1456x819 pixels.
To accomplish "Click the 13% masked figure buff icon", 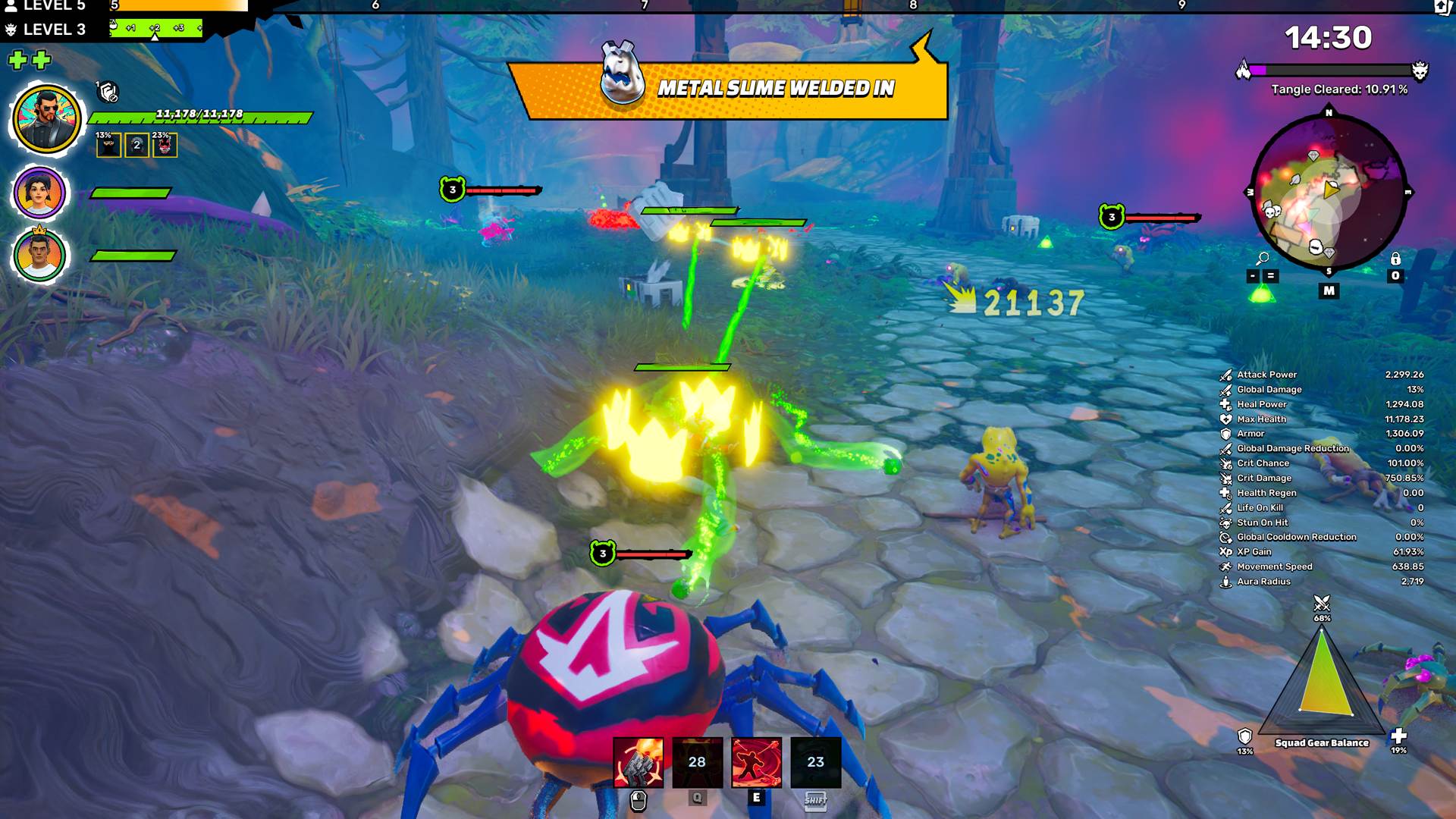I will 108,145.
